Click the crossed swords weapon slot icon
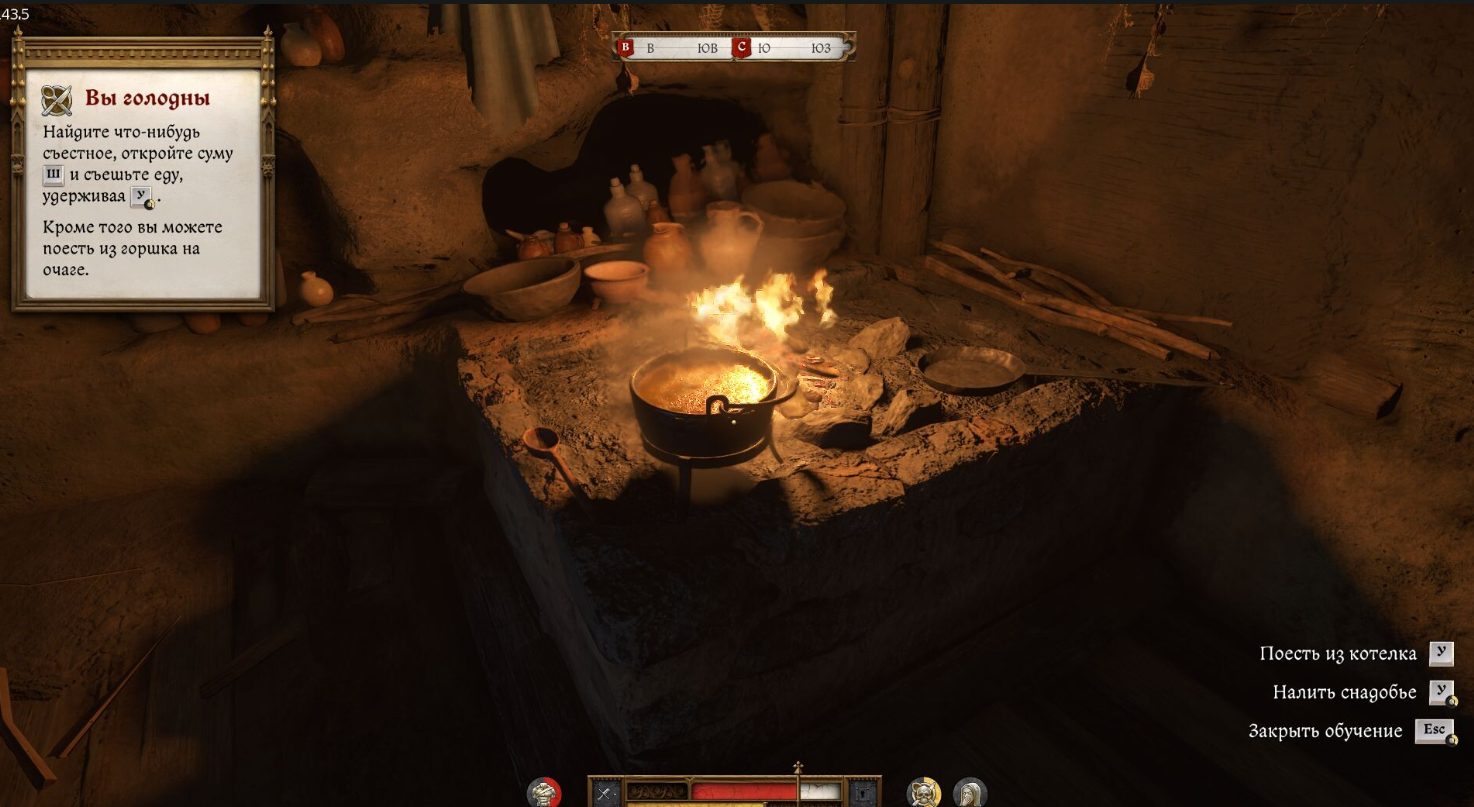Viewport: 1474px width, 807px height. pyautogui.click(x=604, y=794)
